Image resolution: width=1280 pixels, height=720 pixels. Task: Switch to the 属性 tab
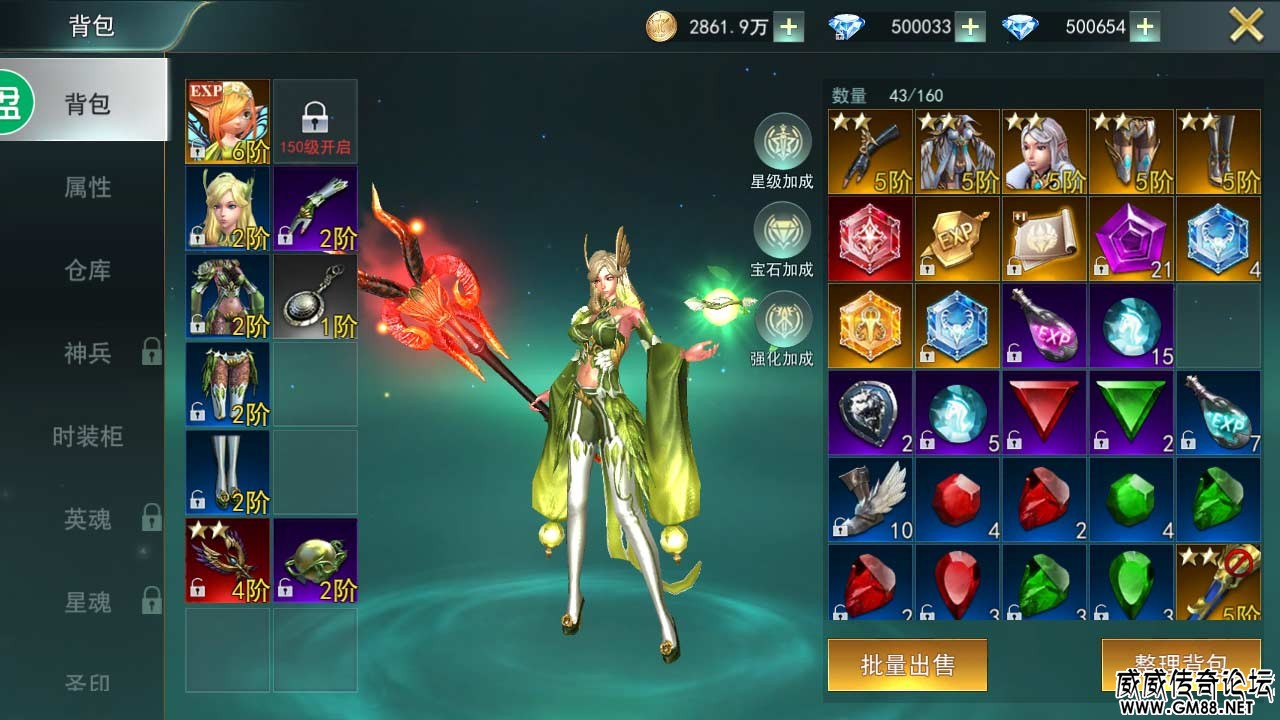88,187
